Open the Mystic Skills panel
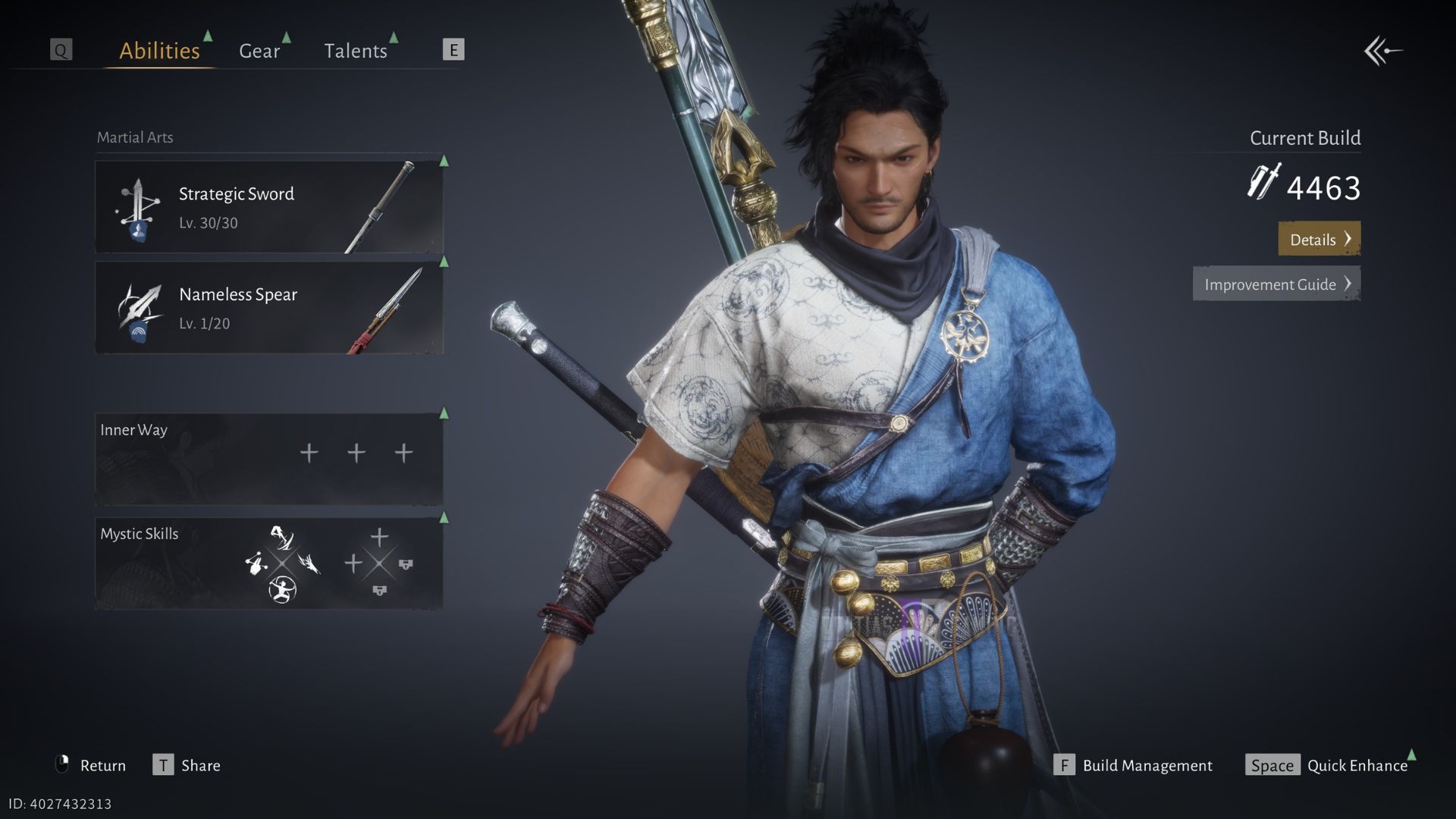This screenshot has height=819, width=1456. (x=268, y=563)
